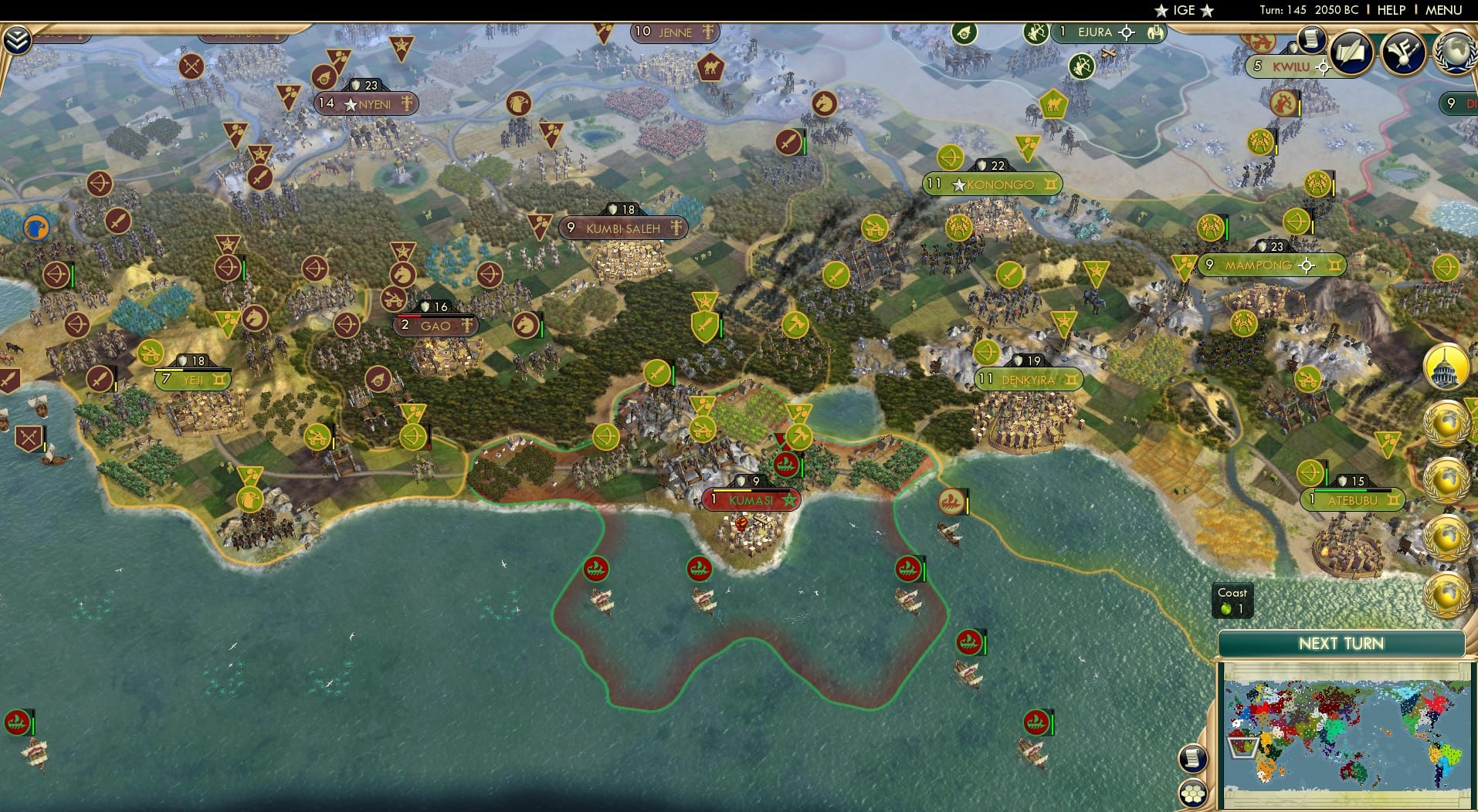Screen dimensions: 1478x812
Task: Open the culture overview brush icon
Action: point(1403,54)
